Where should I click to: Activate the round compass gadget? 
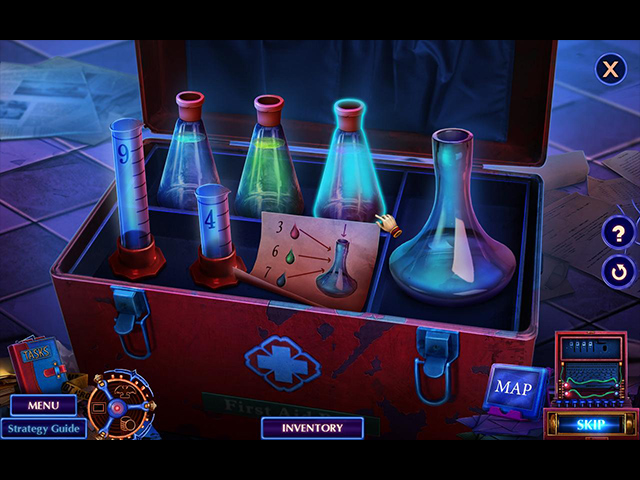[x=119, y=407]
